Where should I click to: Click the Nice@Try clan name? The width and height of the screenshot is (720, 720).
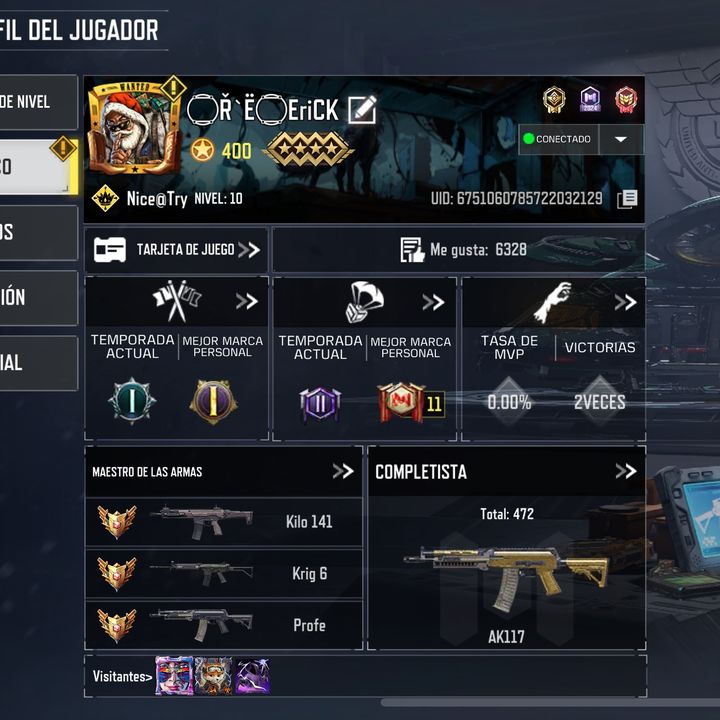156,199
